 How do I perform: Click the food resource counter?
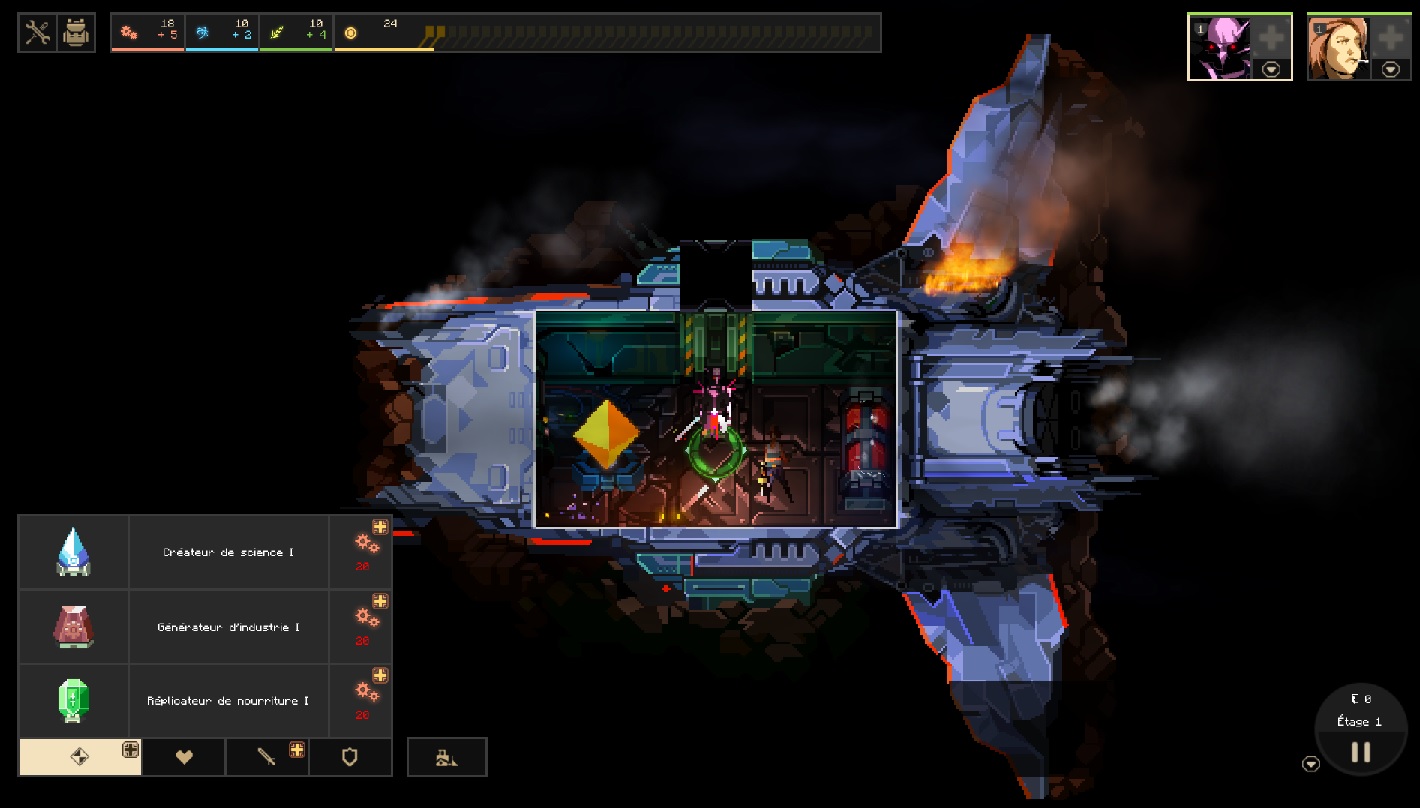click(296, 30)
